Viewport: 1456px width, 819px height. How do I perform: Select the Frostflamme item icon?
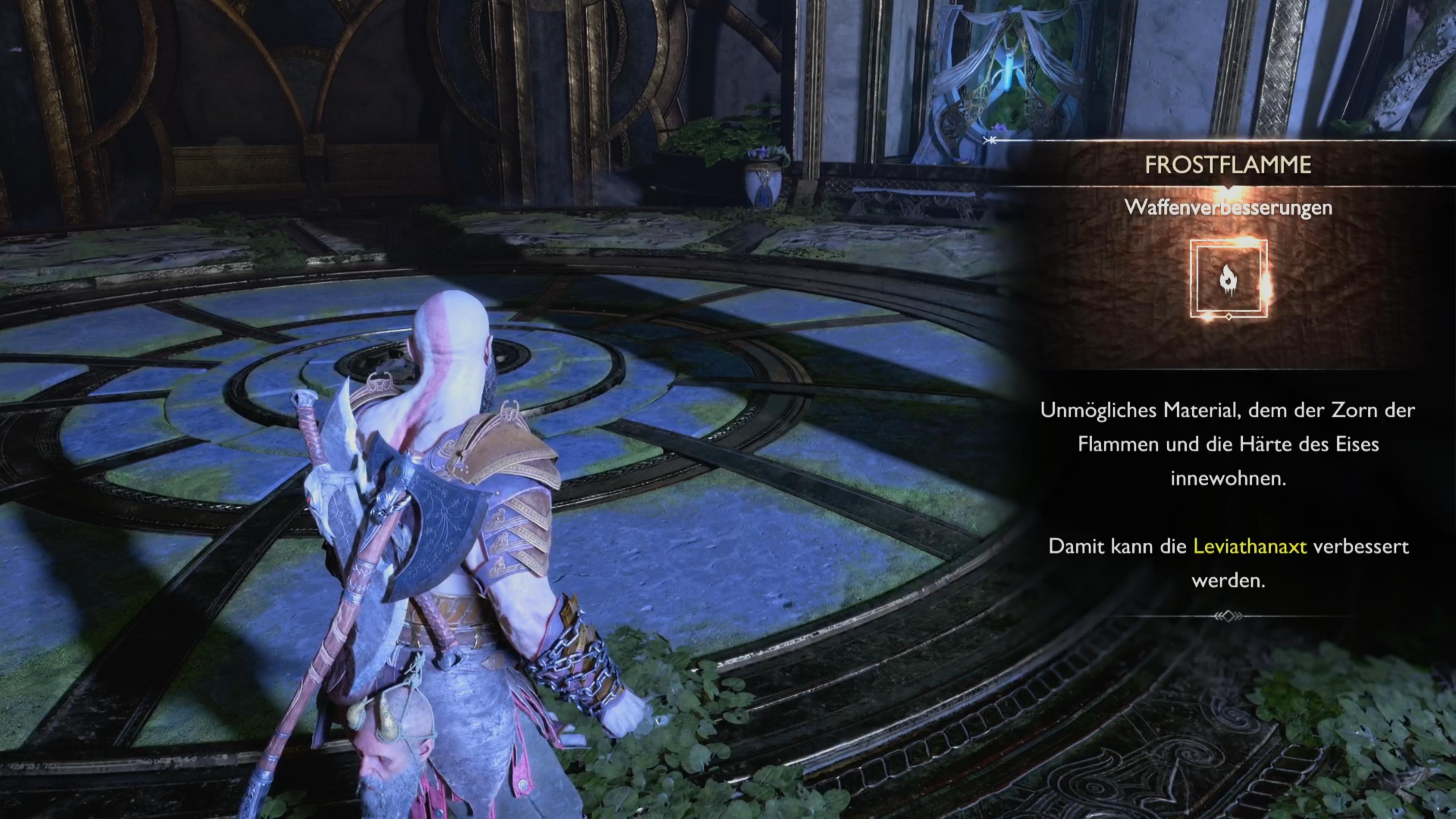pyautogui.click(x=1228, y=279)
